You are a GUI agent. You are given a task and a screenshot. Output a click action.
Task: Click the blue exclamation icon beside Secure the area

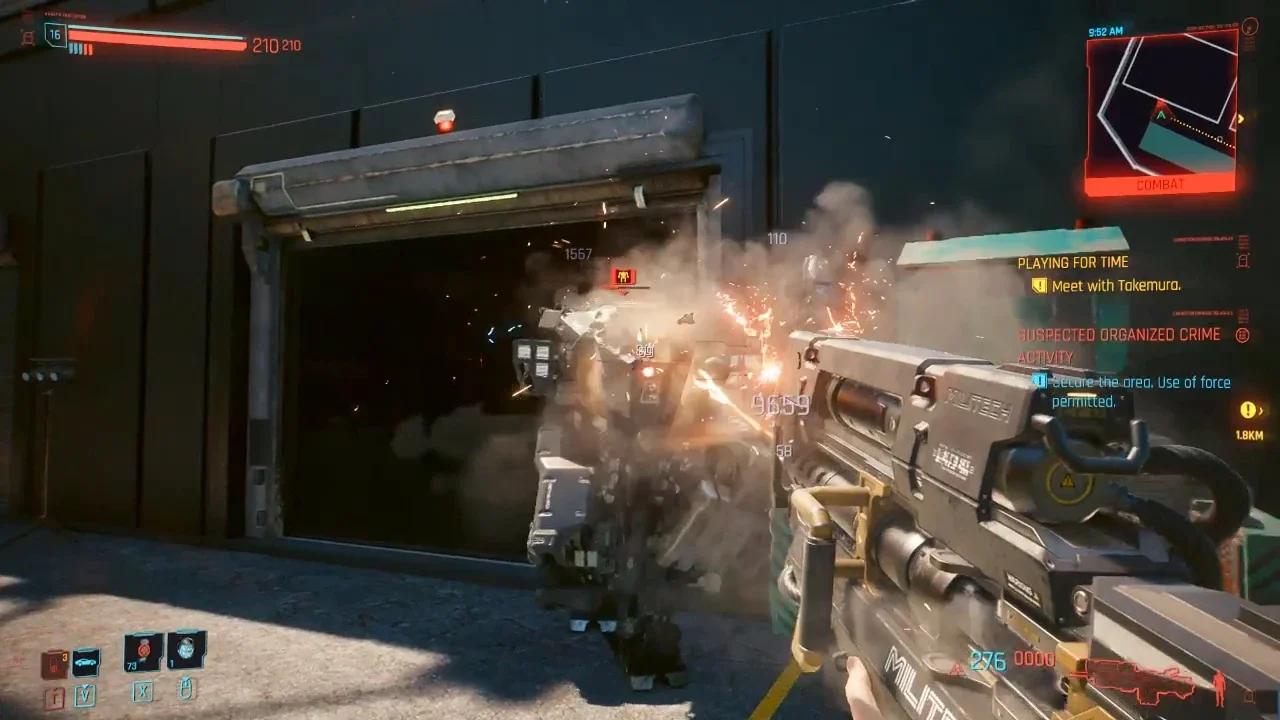pyautogui.click(x=1039, y=382)
